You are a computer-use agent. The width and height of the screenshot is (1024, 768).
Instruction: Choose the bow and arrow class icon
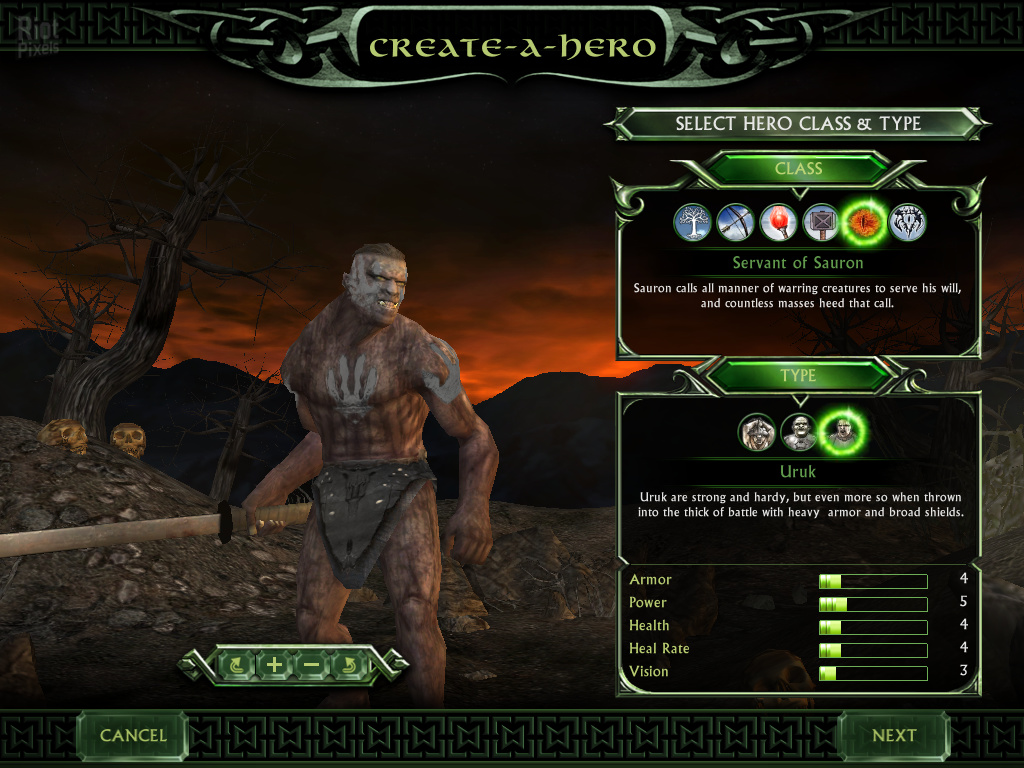735,223
